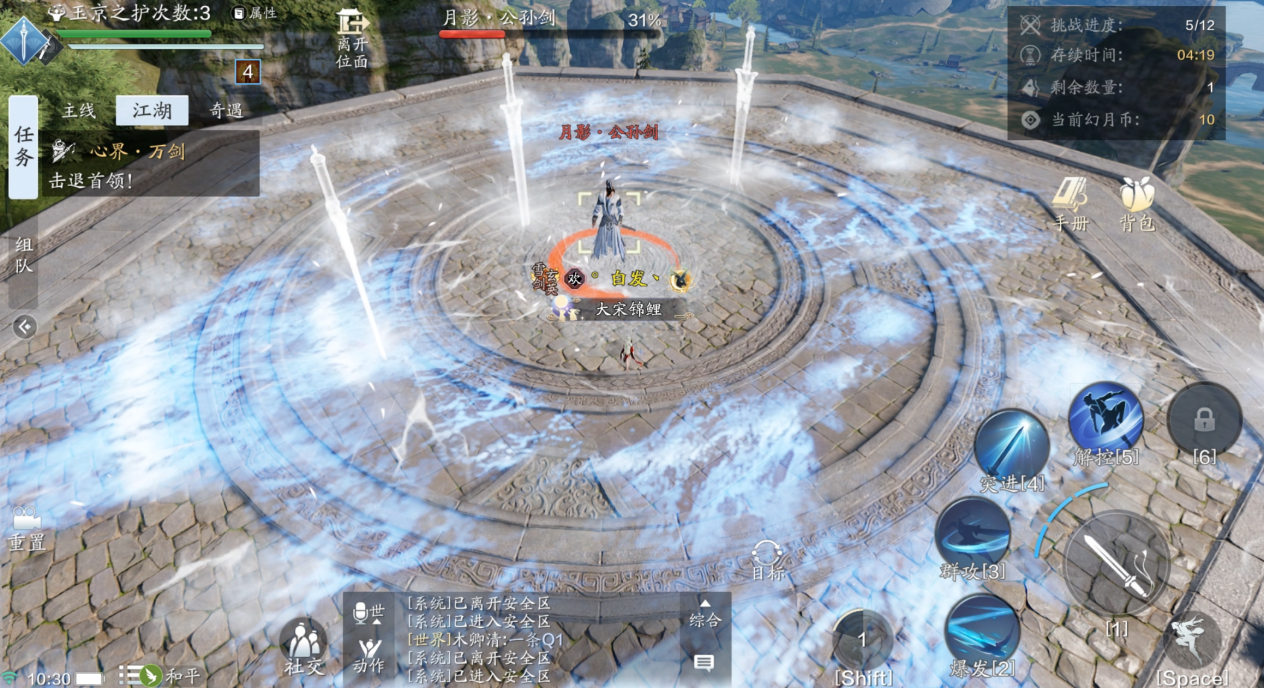Image resolution: width=1264 pixels, height=688 pixels.
Task: Expand the 综合 chat channel selector
Action: tap(705, 613)
